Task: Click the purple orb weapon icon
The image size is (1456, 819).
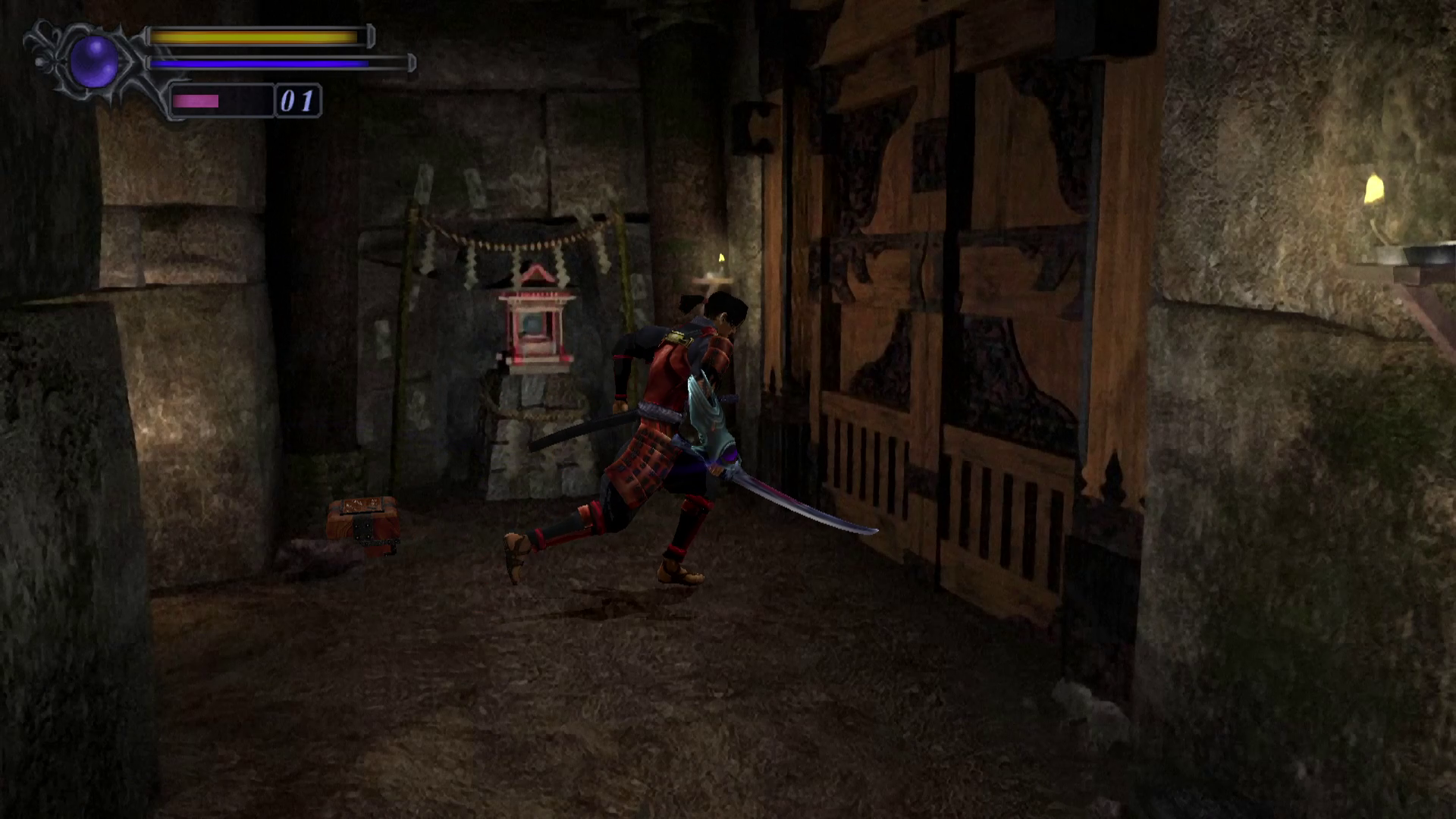Action: 94,61
